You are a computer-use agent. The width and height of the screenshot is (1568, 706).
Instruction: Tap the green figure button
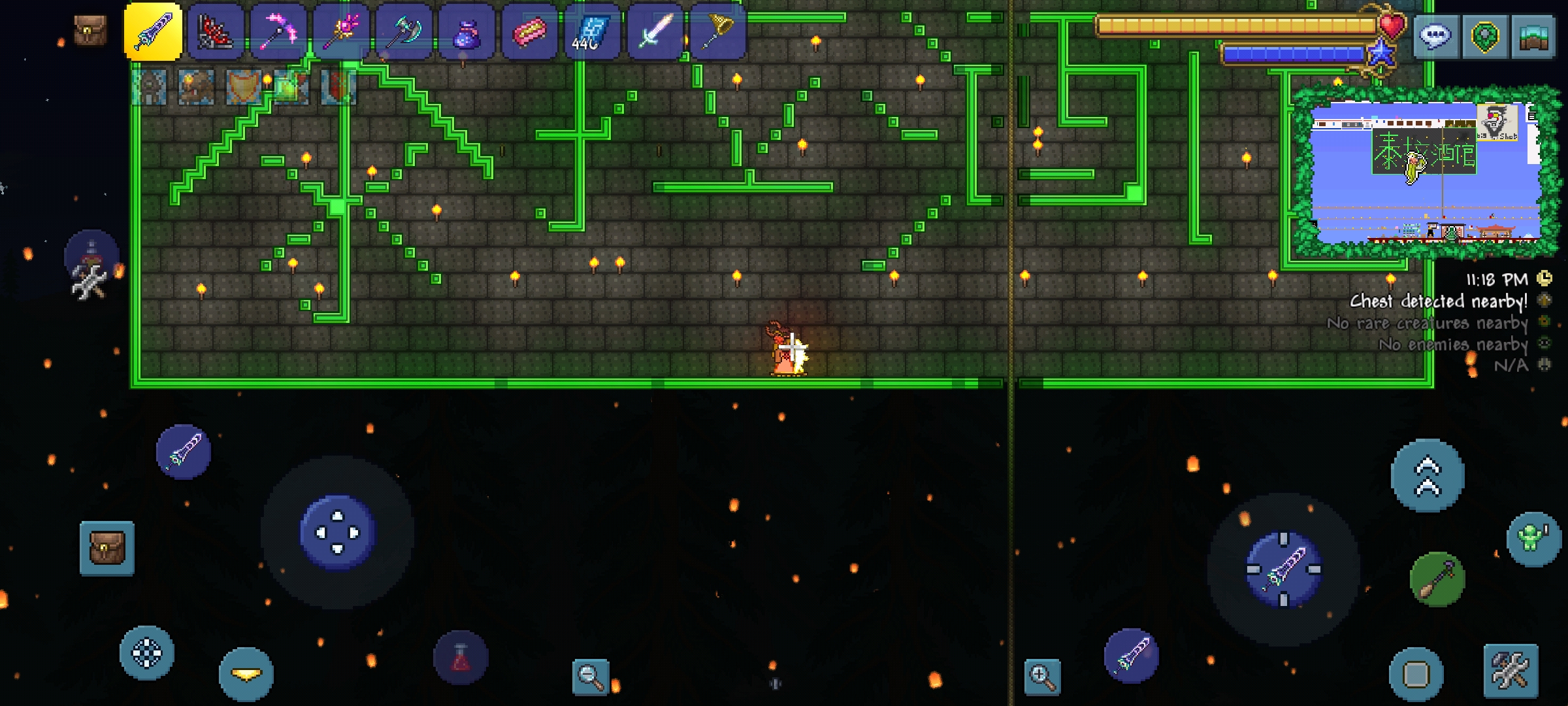pos(1533,539)
